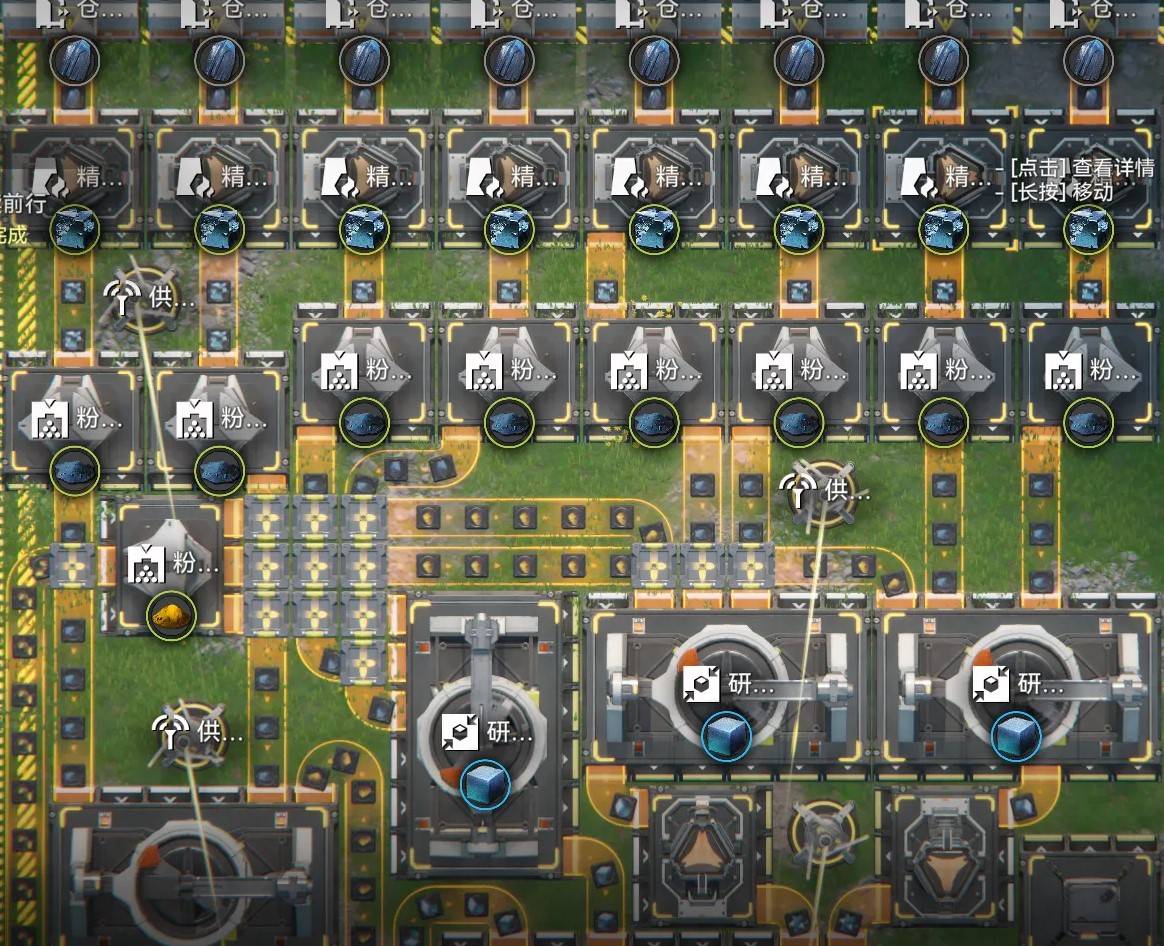Open details of the highlighted unit beside the tooltip
Image resolution: width=1164 pixels, height=946 pixels.
click(942, 185)
